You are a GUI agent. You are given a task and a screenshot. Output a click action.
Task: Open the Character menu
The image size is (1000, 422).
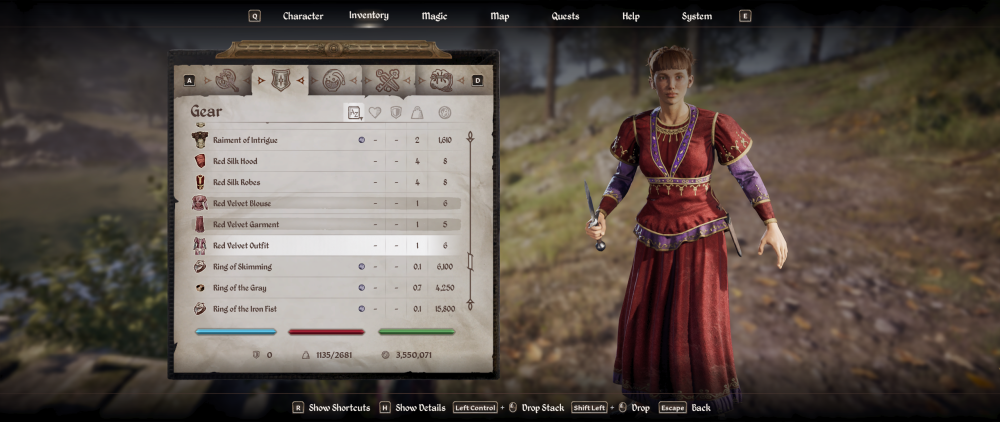tap(302, 16)
